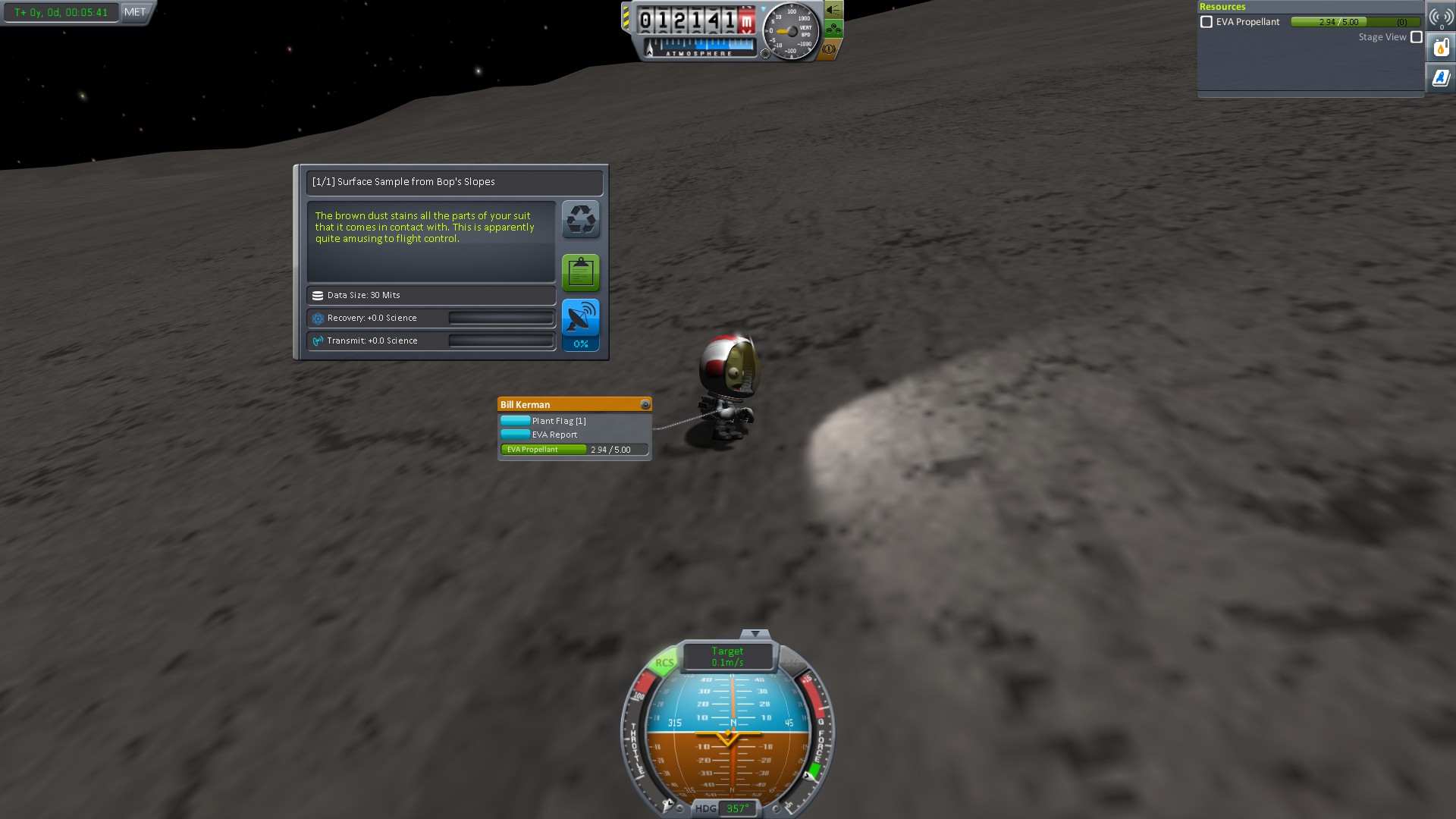
Task: Open the comm signal strength icon
Action: pyautogui.click(x=1441, y=17)
